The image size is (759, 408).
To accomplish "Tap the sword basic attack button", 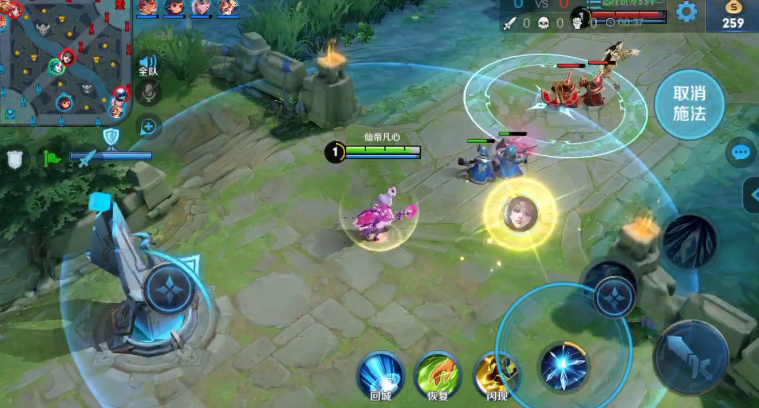I will pos(691,355).
